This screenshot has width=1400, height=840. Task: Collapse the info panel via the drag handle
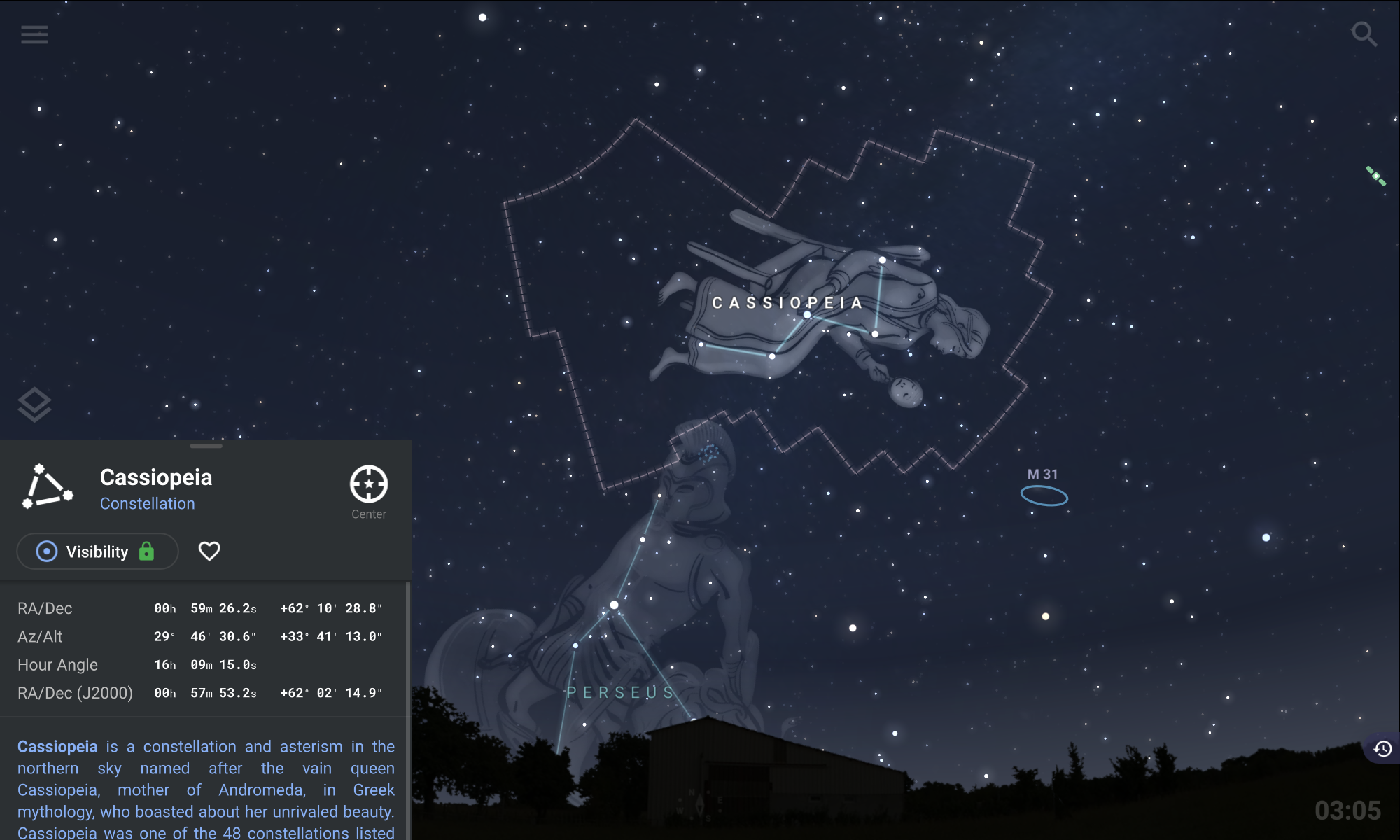click(x=206, y=445)
